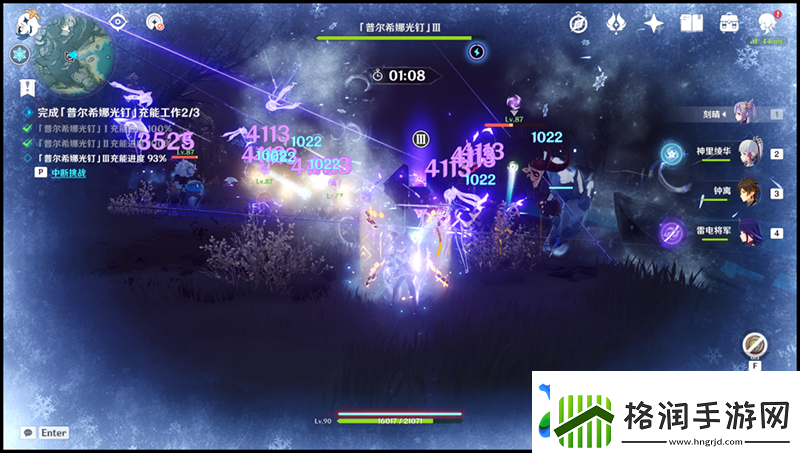Screen dimensions: 800x453
Task: Toggle the elemental sight eye icon
Action: tap(119, 19)
